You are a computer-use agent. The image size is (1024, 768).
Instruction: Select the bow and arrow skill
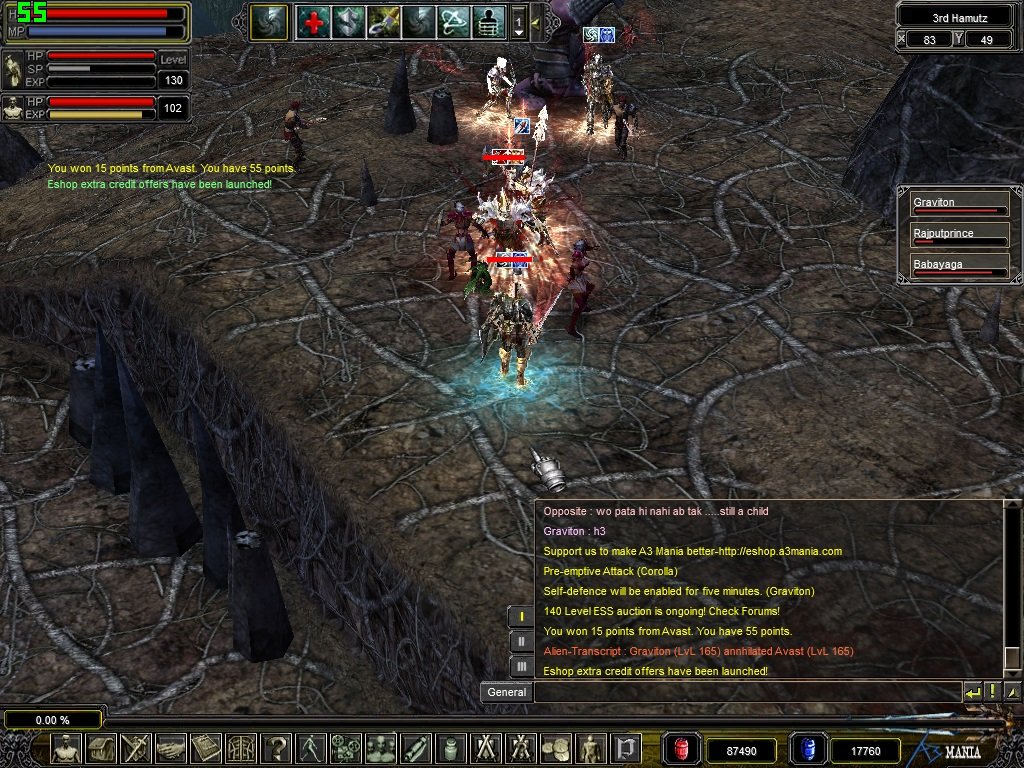(453, 22)
